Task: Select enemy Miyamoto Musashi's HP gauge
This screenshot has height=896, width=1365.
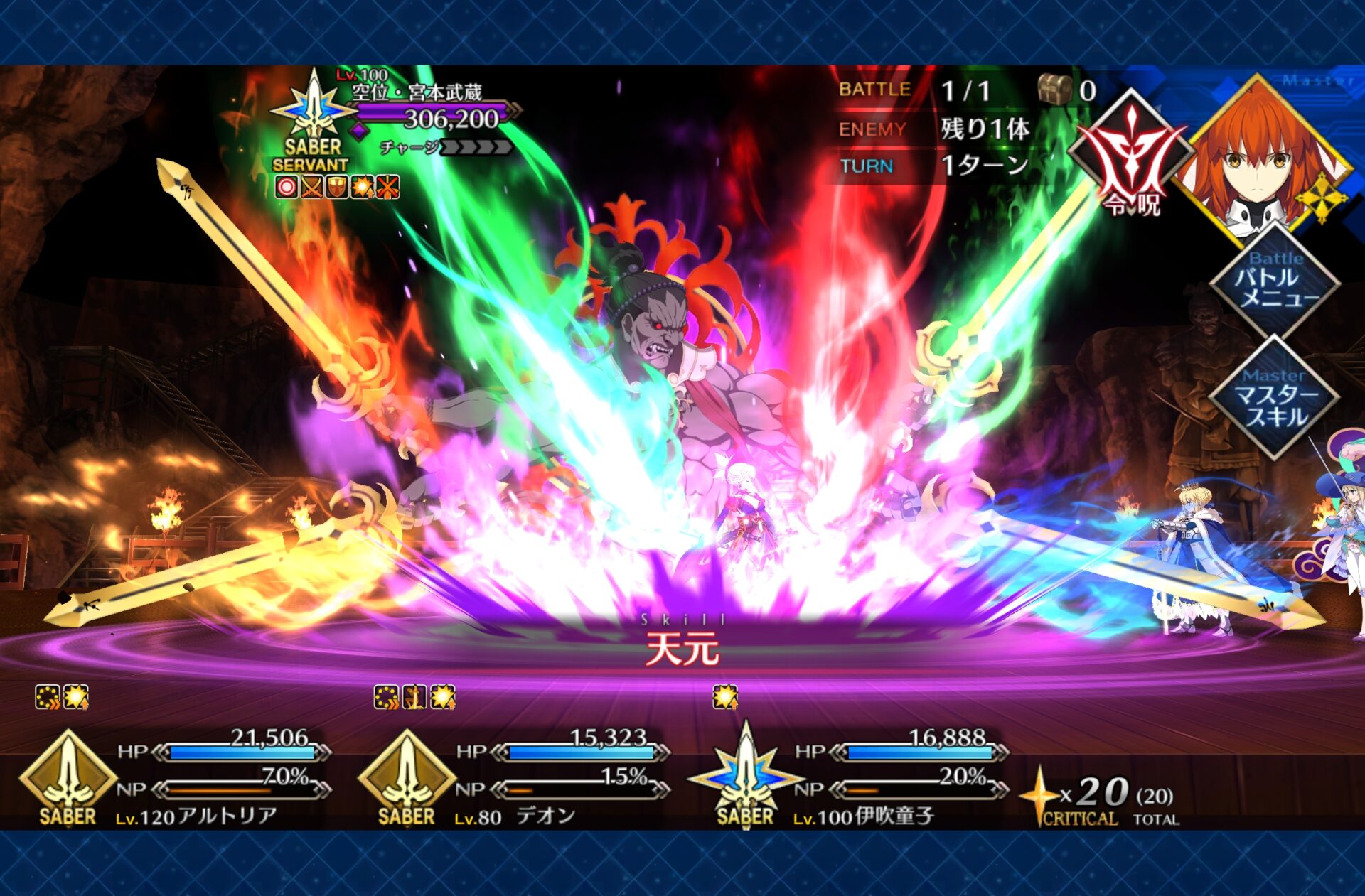Action: pos(434,114)
